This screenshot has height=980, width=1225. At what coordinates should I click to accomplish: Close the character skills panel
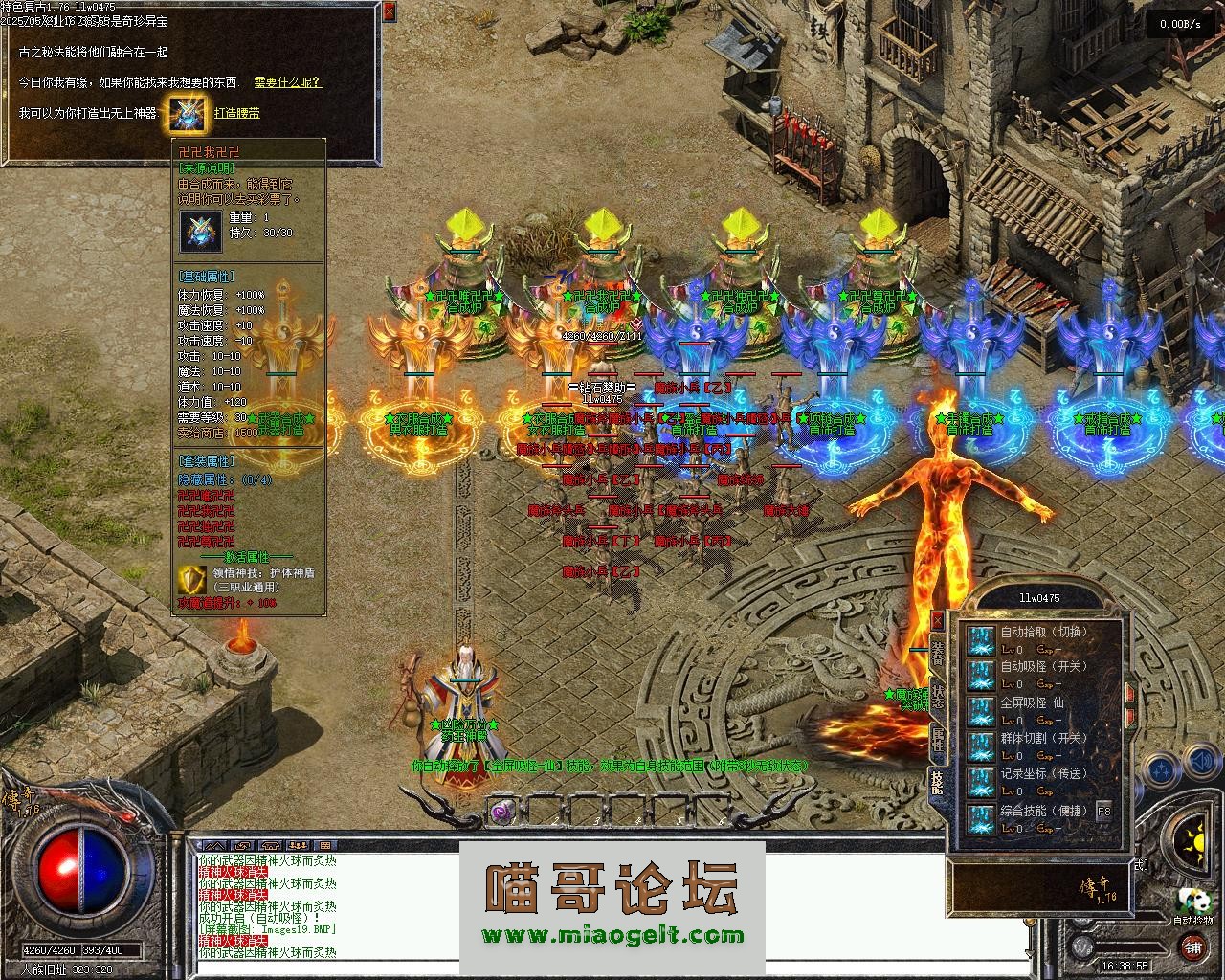pyautogui.click(x=937, y=621)
